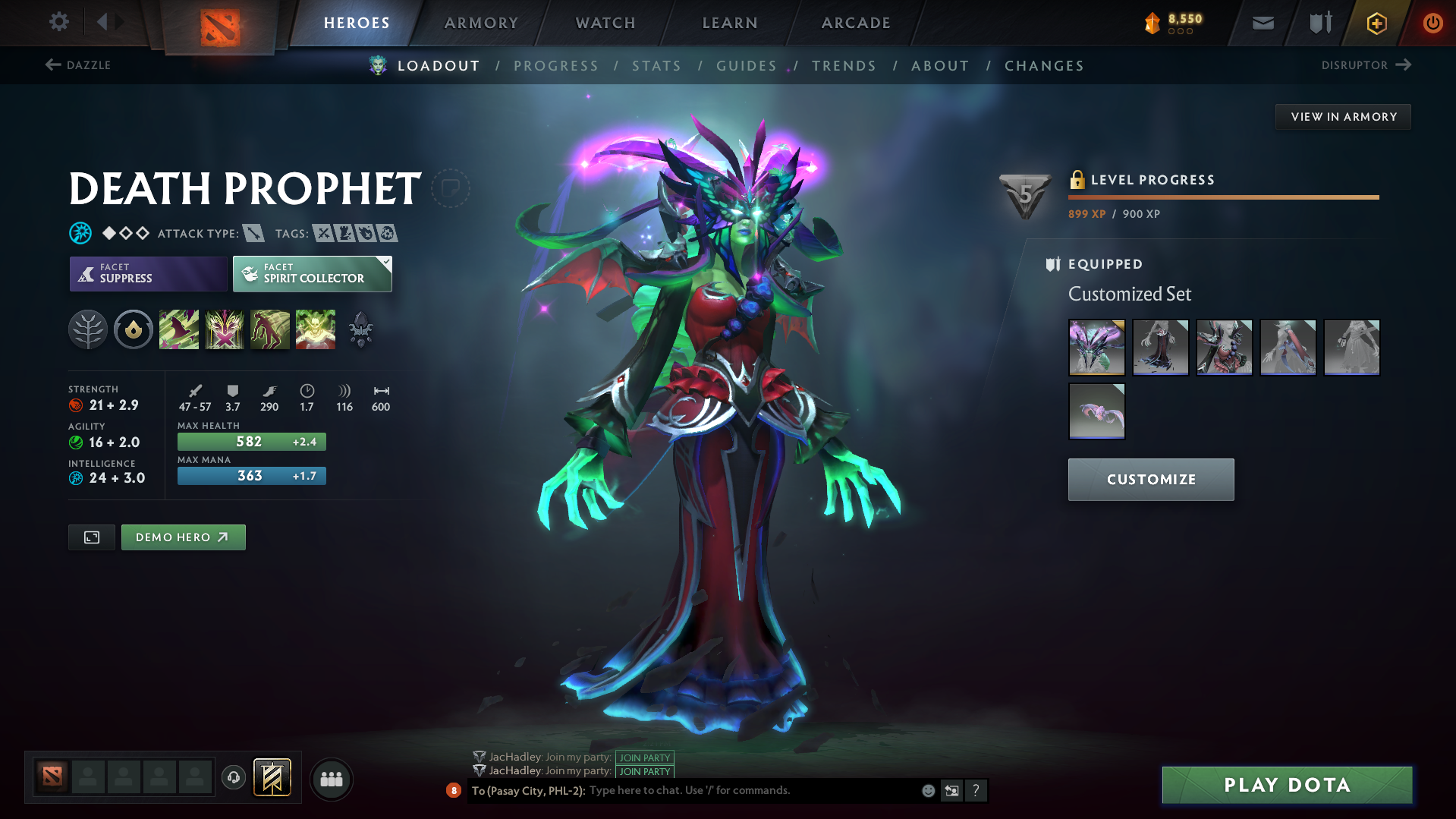Select the Crypt Swarm ability icon
This screenshot has height=819, width=1456.
pos(179,329)
